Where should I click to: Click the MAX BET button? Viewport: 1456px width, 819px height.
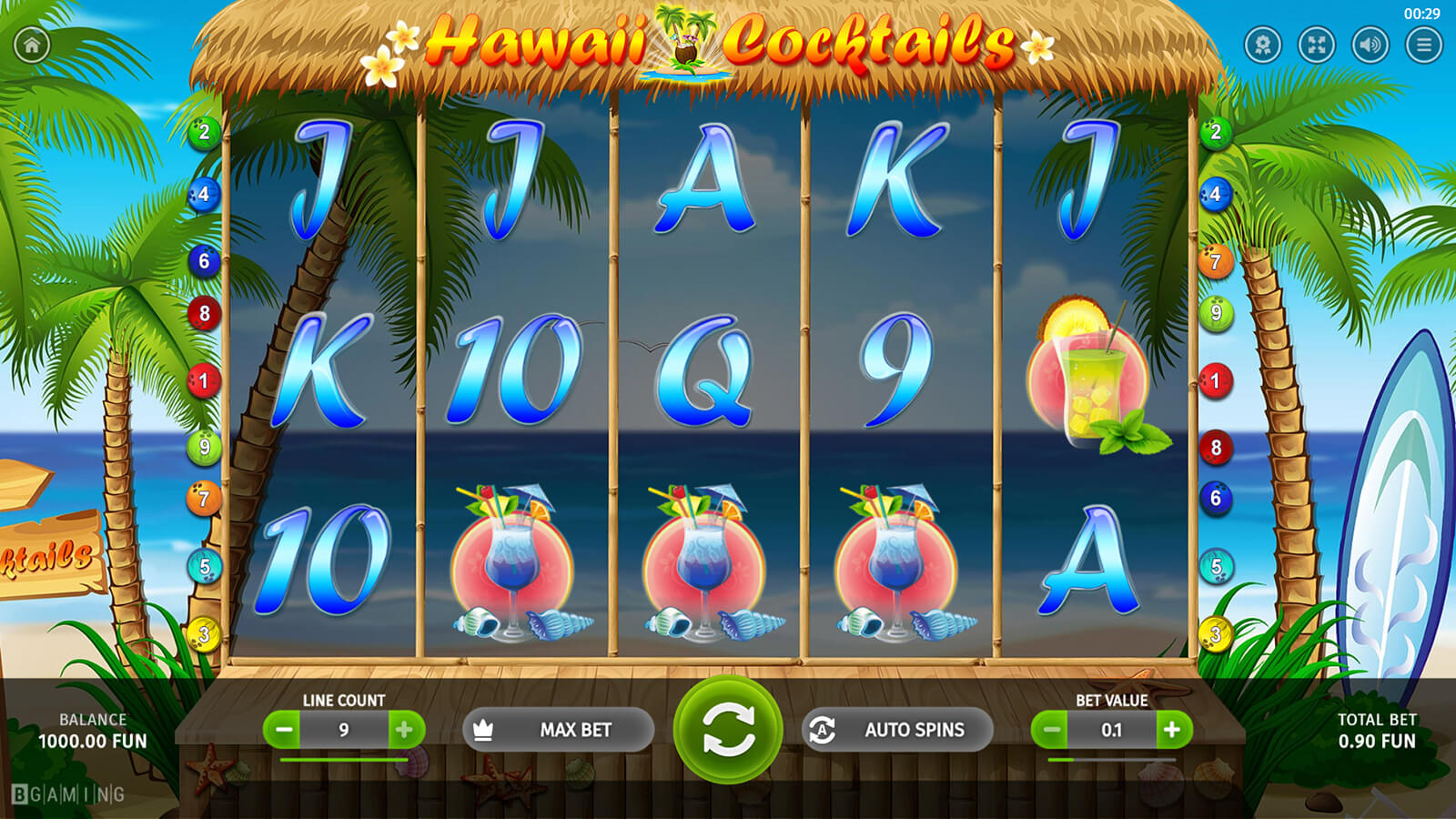point(558,730)
